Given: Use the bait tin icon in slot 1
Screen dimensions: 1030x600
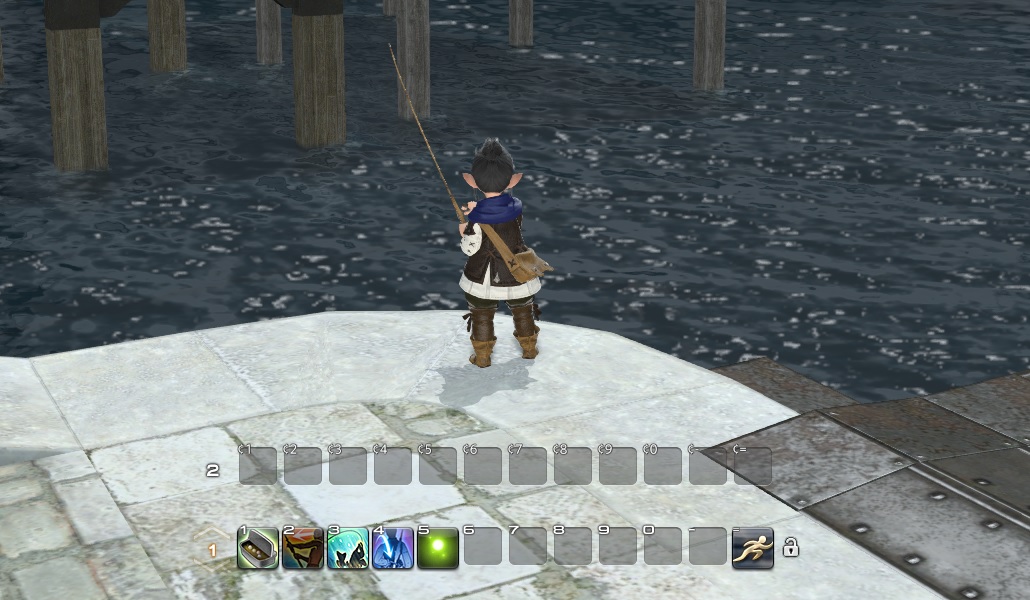Looking at the screenshot, I should click(x=257, y=548).
